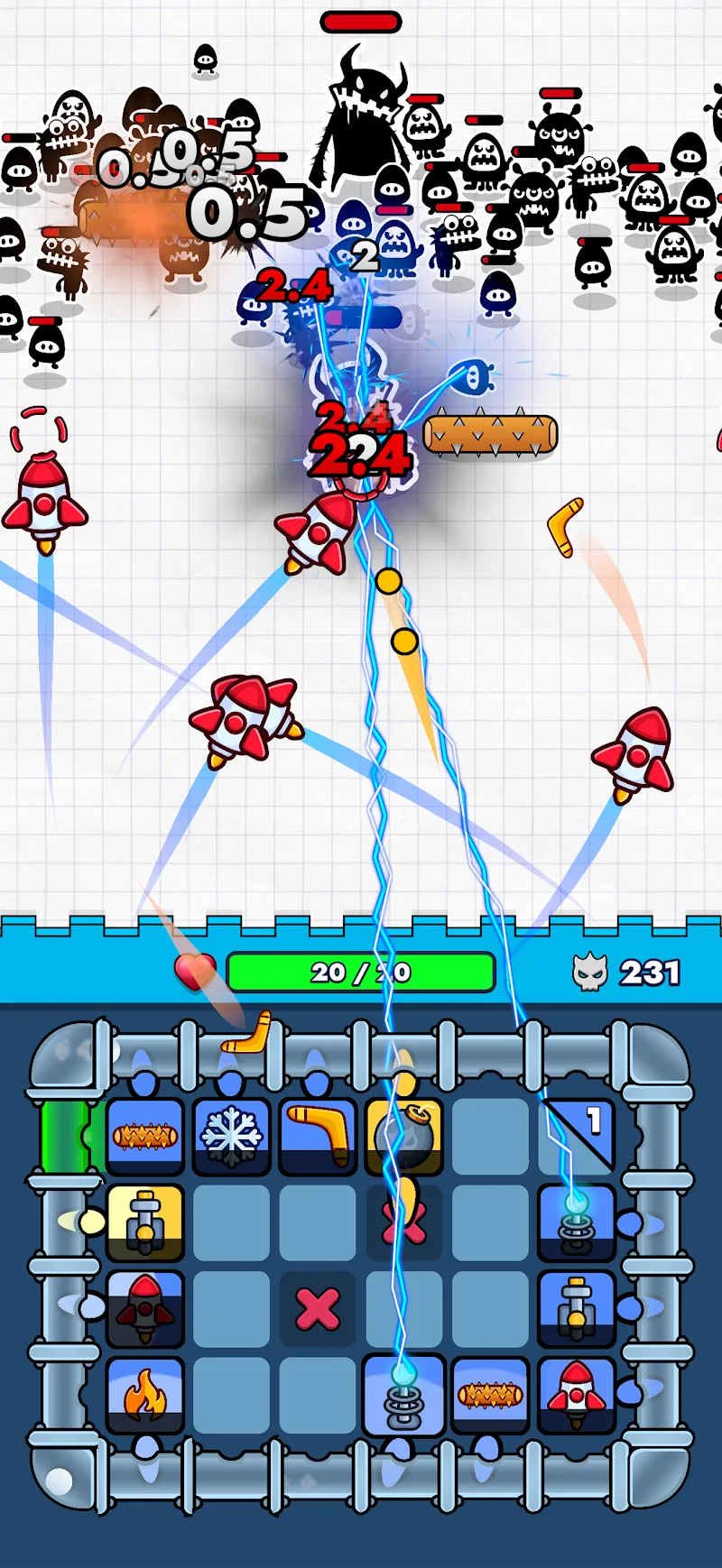The image size is (722, 1568).
Task: Select the fire flame tile
Action: 144,1395
